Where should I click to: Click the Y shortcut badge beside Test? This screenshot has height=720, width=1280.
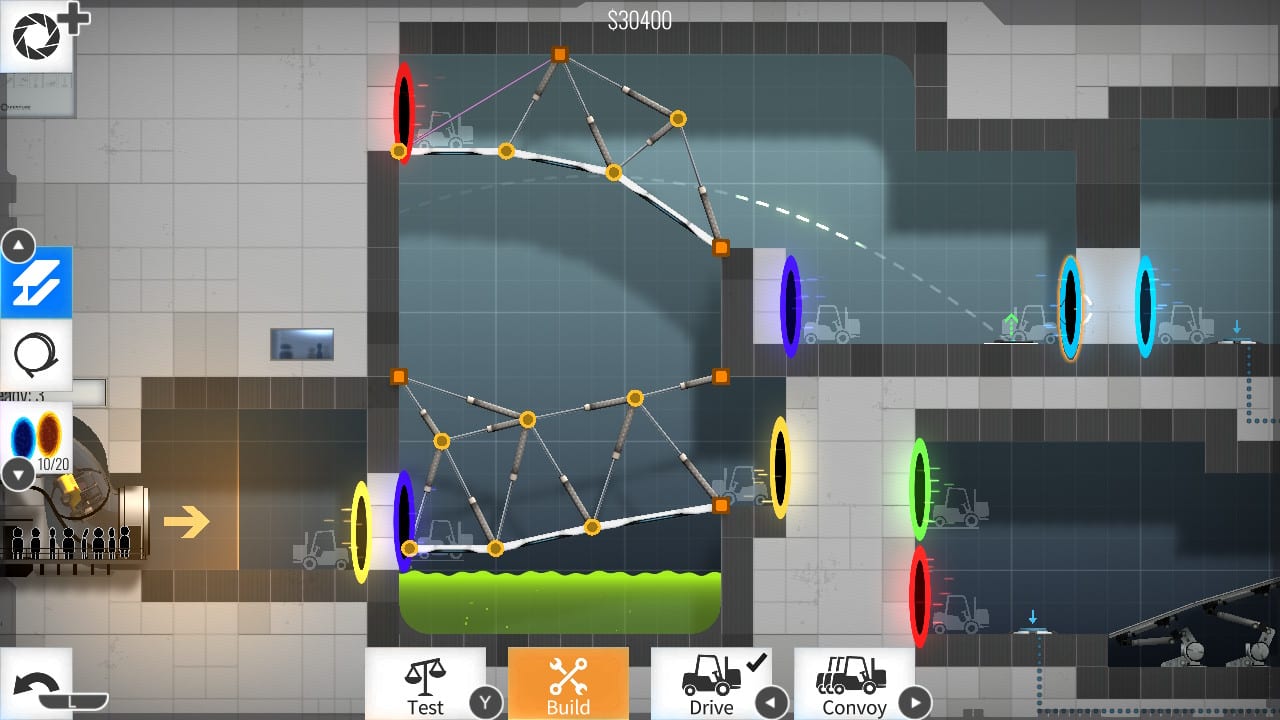(x=487, y=703)
